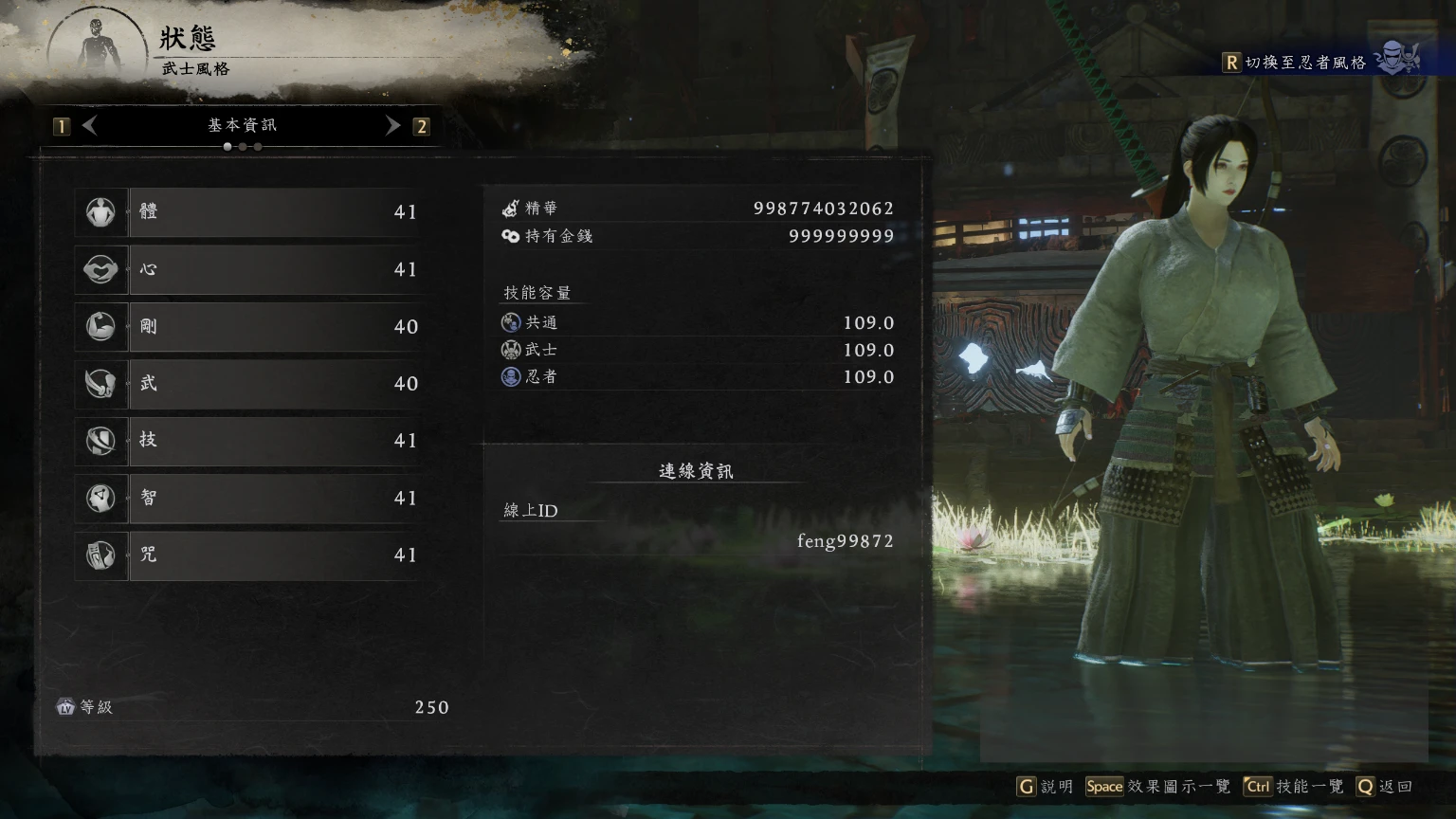Click the 基本資訊 page title tab
Image resolution: width=1456 pixels, height=819 pixels.
(x=242, y=125)
